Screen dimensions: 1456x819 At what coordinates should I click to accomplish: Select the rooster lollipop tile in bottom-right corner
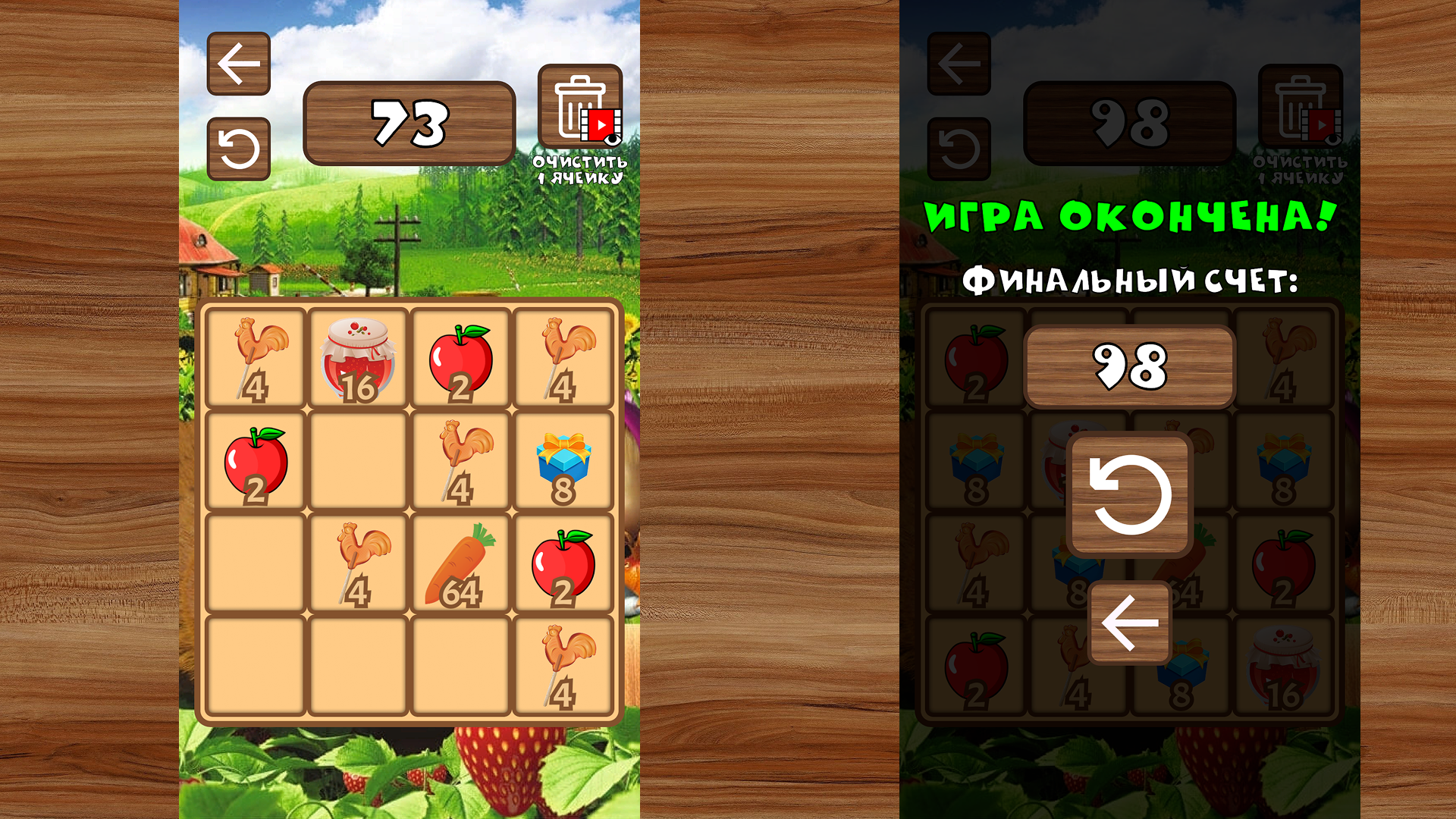tap(562, 666)
